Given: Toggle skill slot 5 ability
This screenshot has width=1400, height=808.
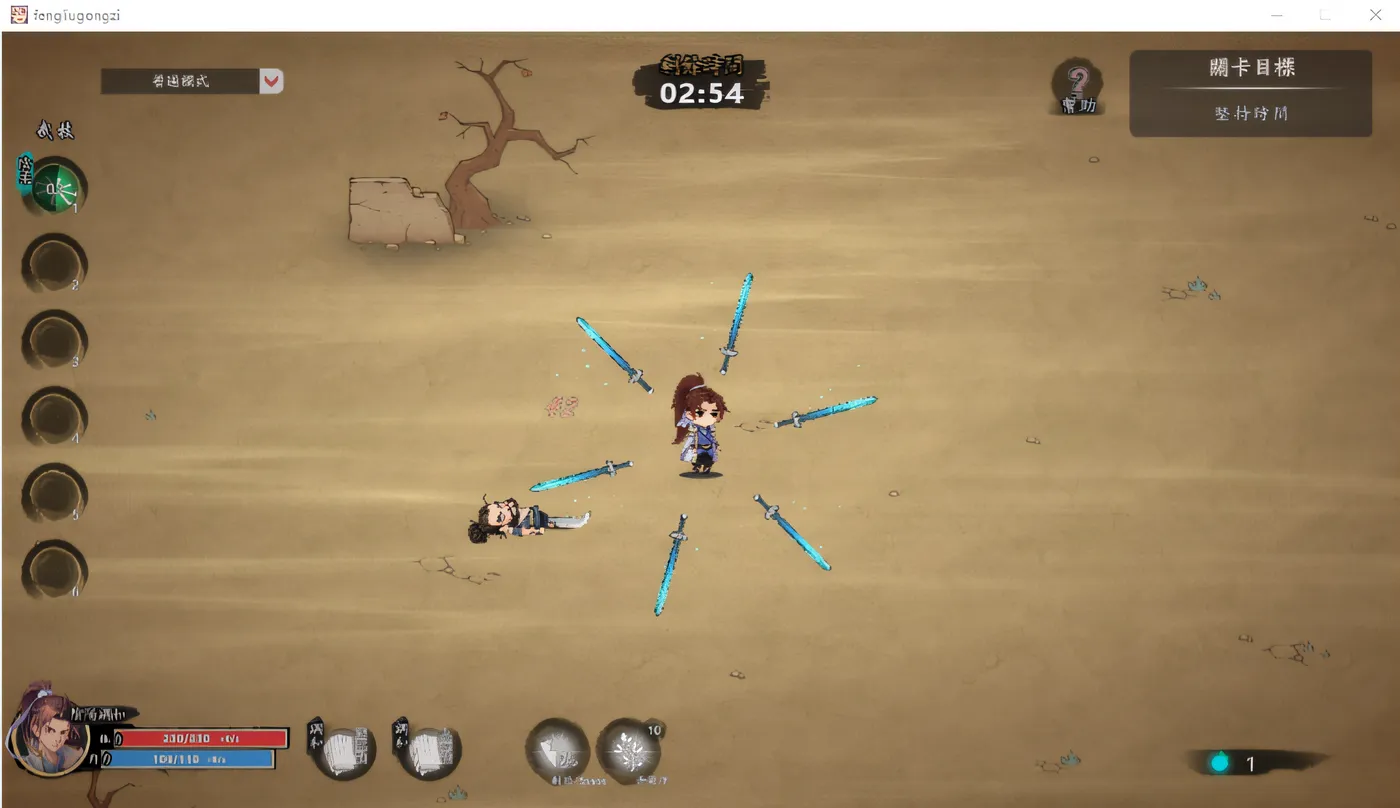Looking at the screenshot, I should (x=53, y=494).
